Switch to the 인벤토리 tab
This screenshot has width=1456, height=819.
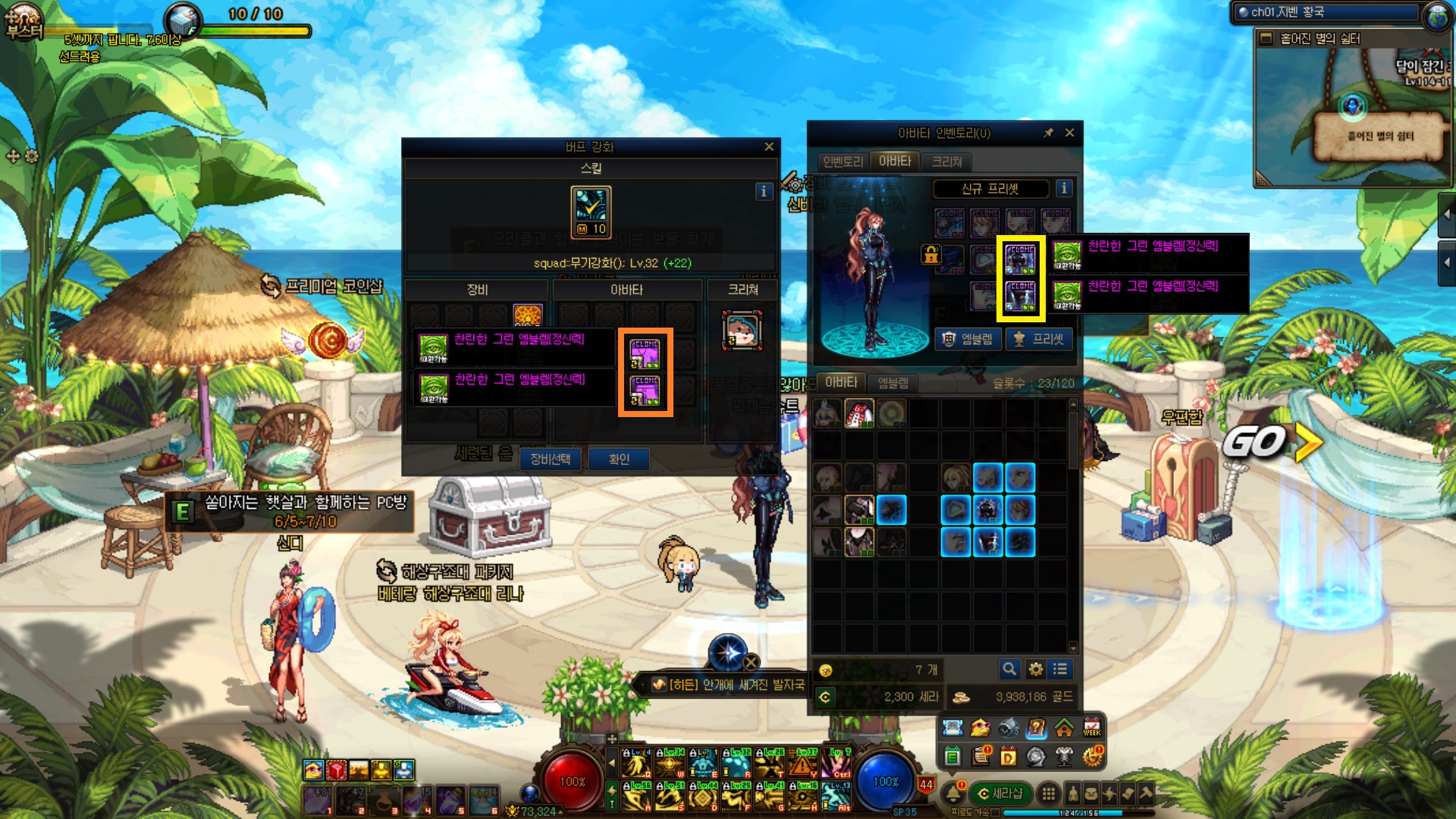coord(843,162)
